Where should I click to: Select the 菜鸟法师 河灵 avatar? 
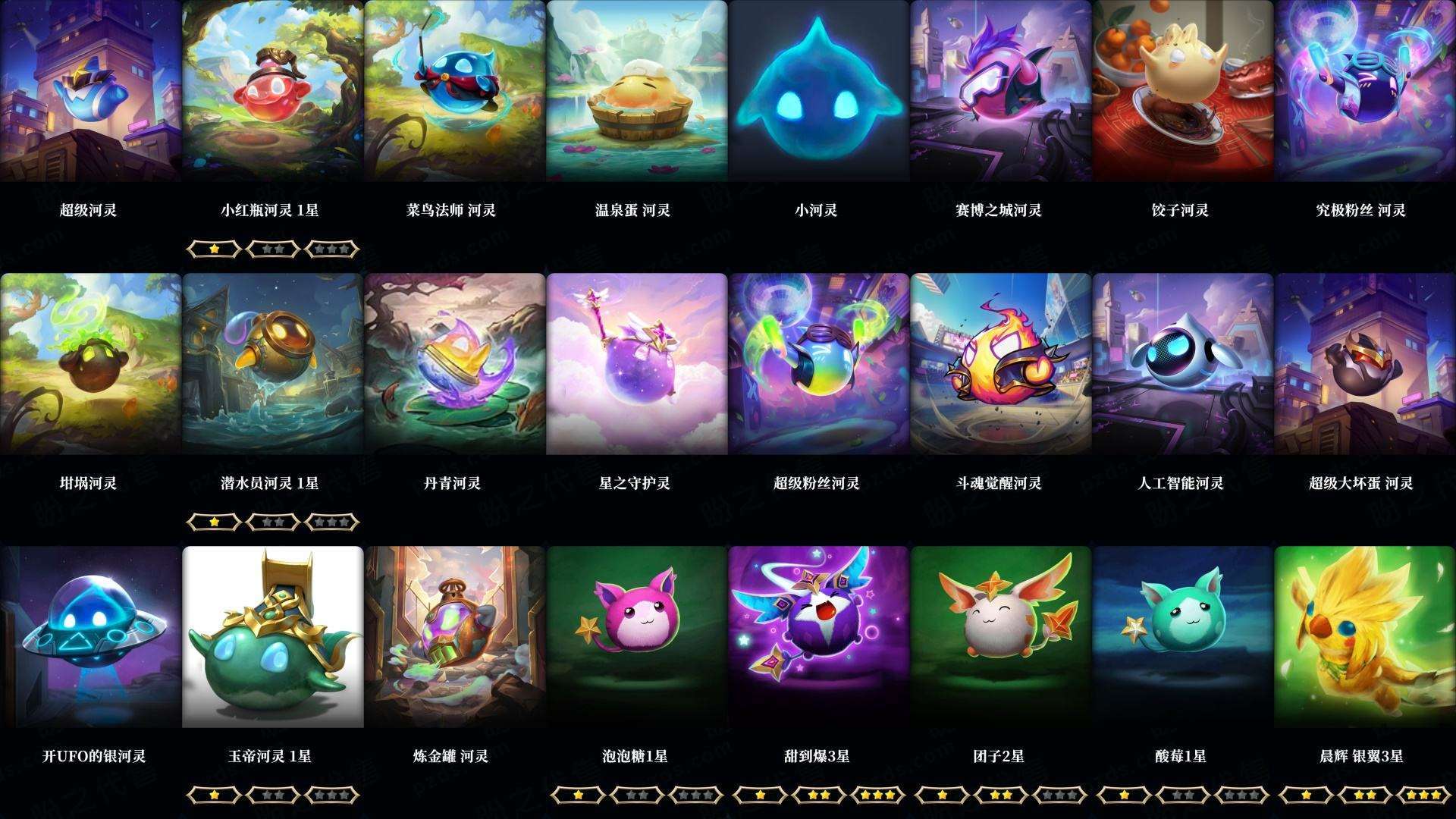[x=453, y=91]
